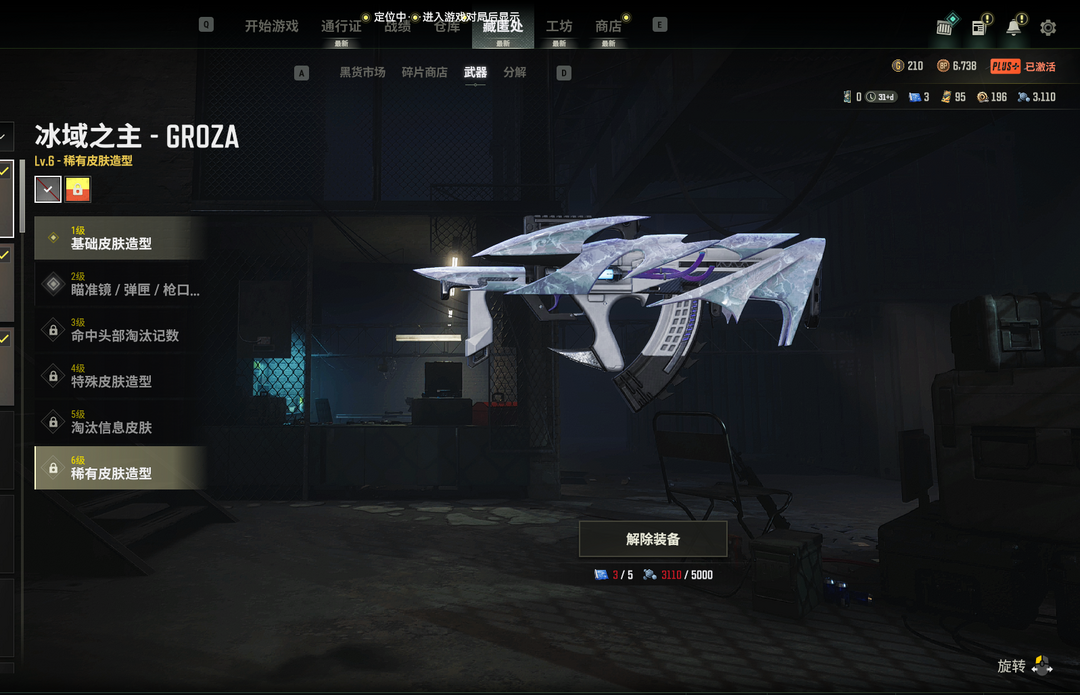The height and width of the screenshot is (695, 1080).
Task: Open the 工坊 workshop tab
Action: coord(559,26)
